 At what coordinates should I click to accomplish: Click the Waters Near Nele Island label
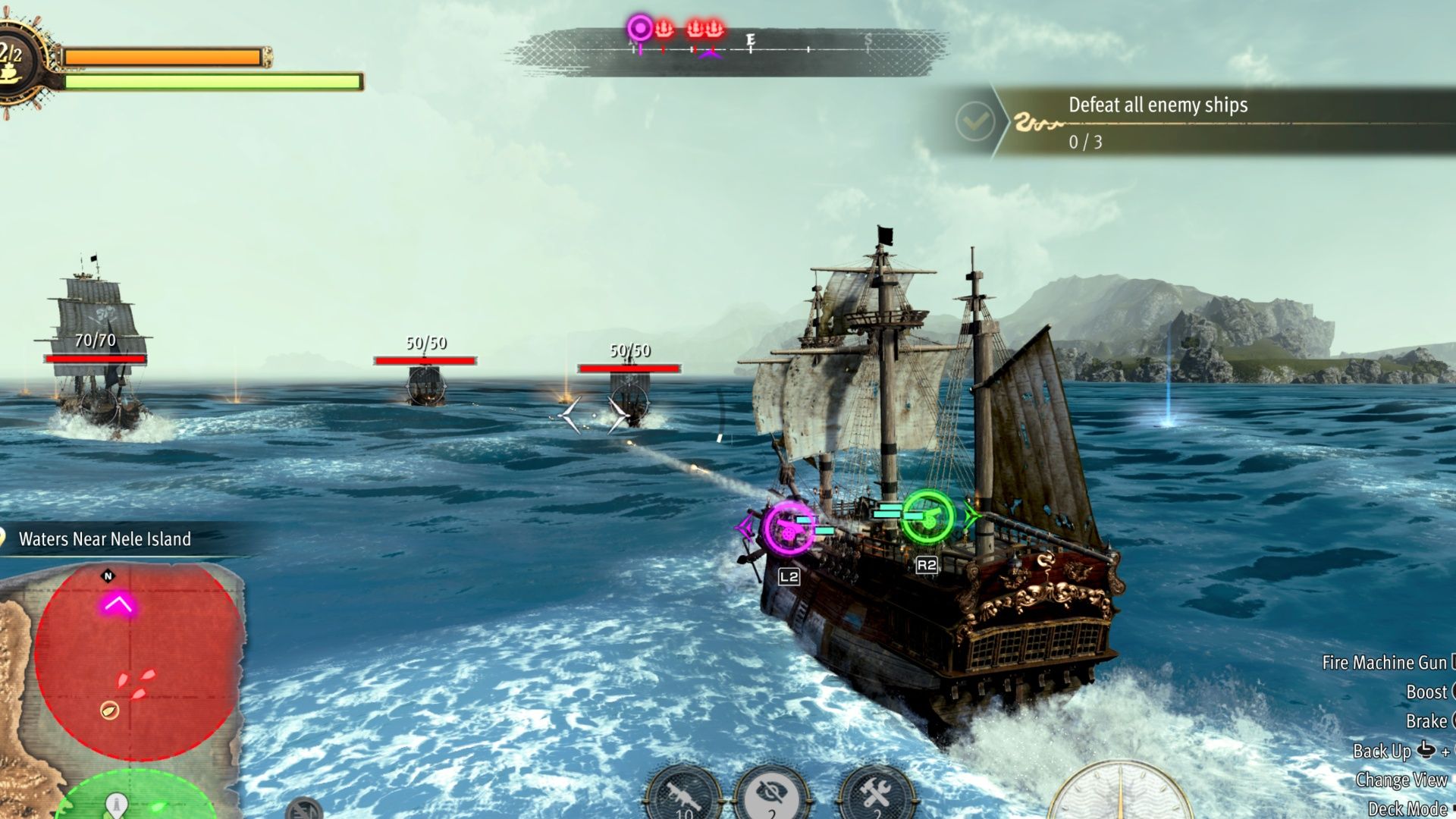pos(105,539)
